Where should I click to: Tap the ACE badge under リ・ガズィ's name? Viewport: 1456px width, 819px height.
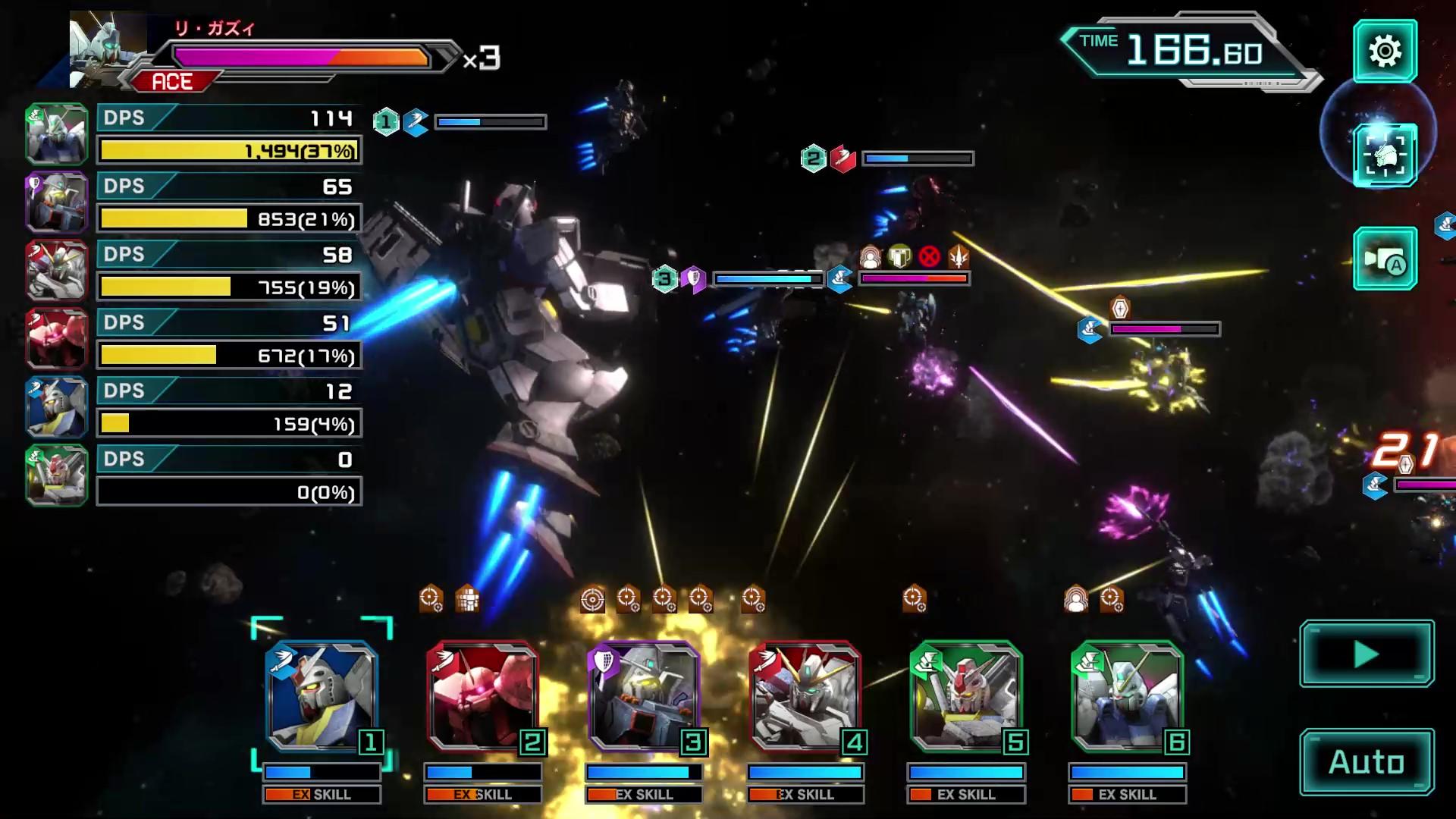tap(173, 80)
